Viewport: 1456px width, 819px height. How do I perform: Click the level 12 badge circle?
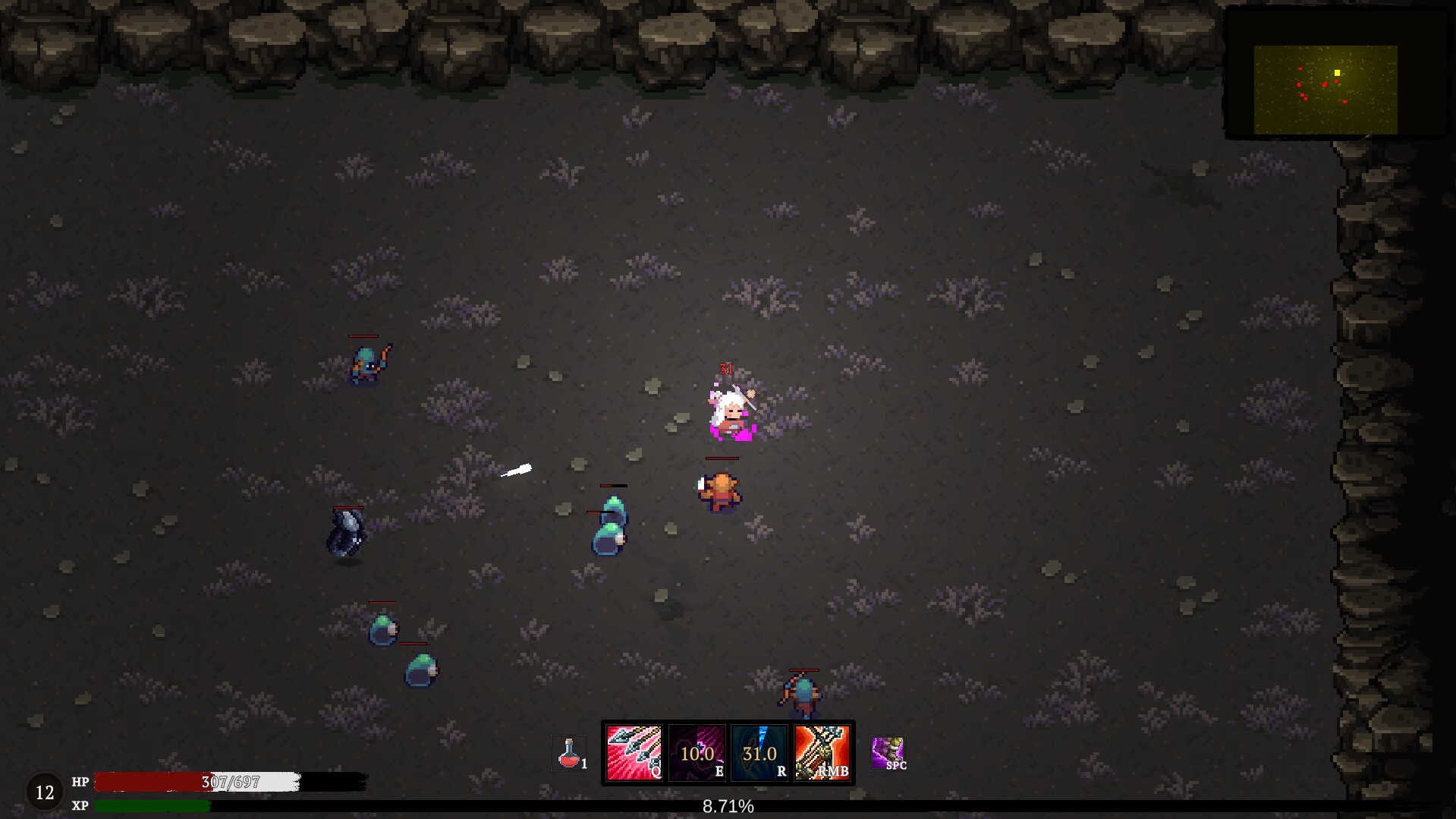46,792
